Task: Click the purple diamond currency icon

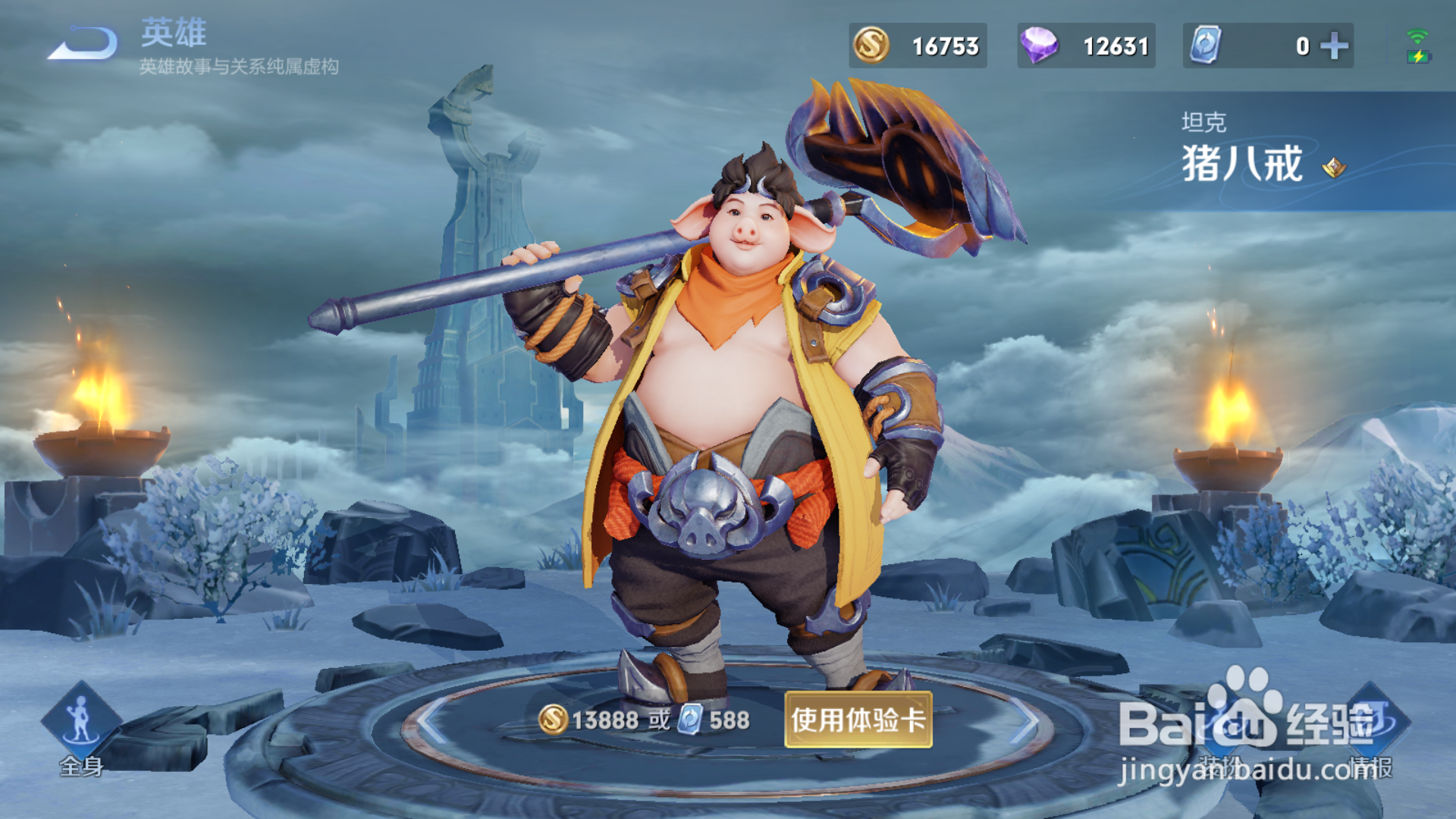Action: tap(1039, 45)
